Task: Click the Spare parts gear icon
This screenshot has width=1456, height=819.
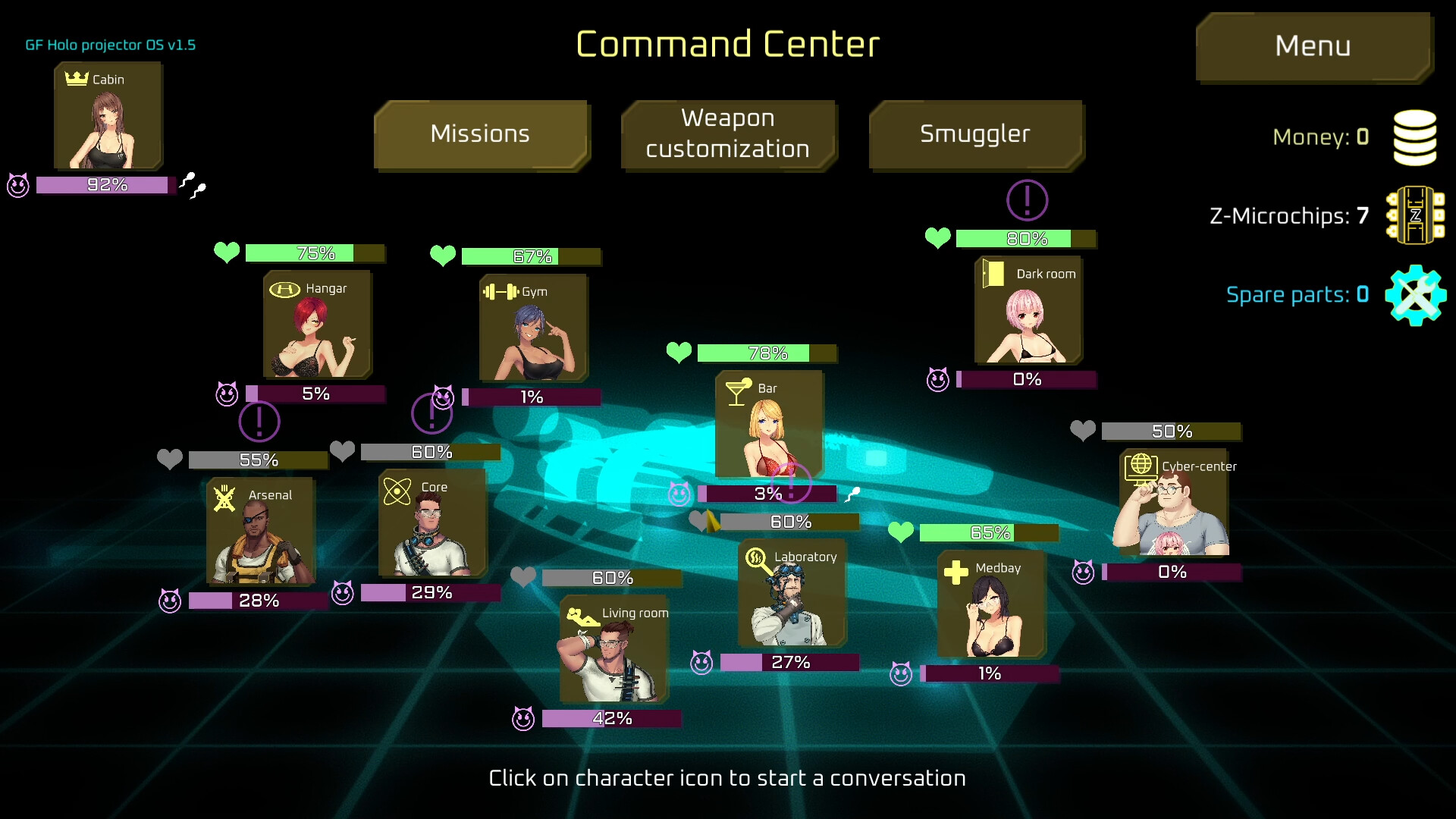Action: coord(1414,295)
